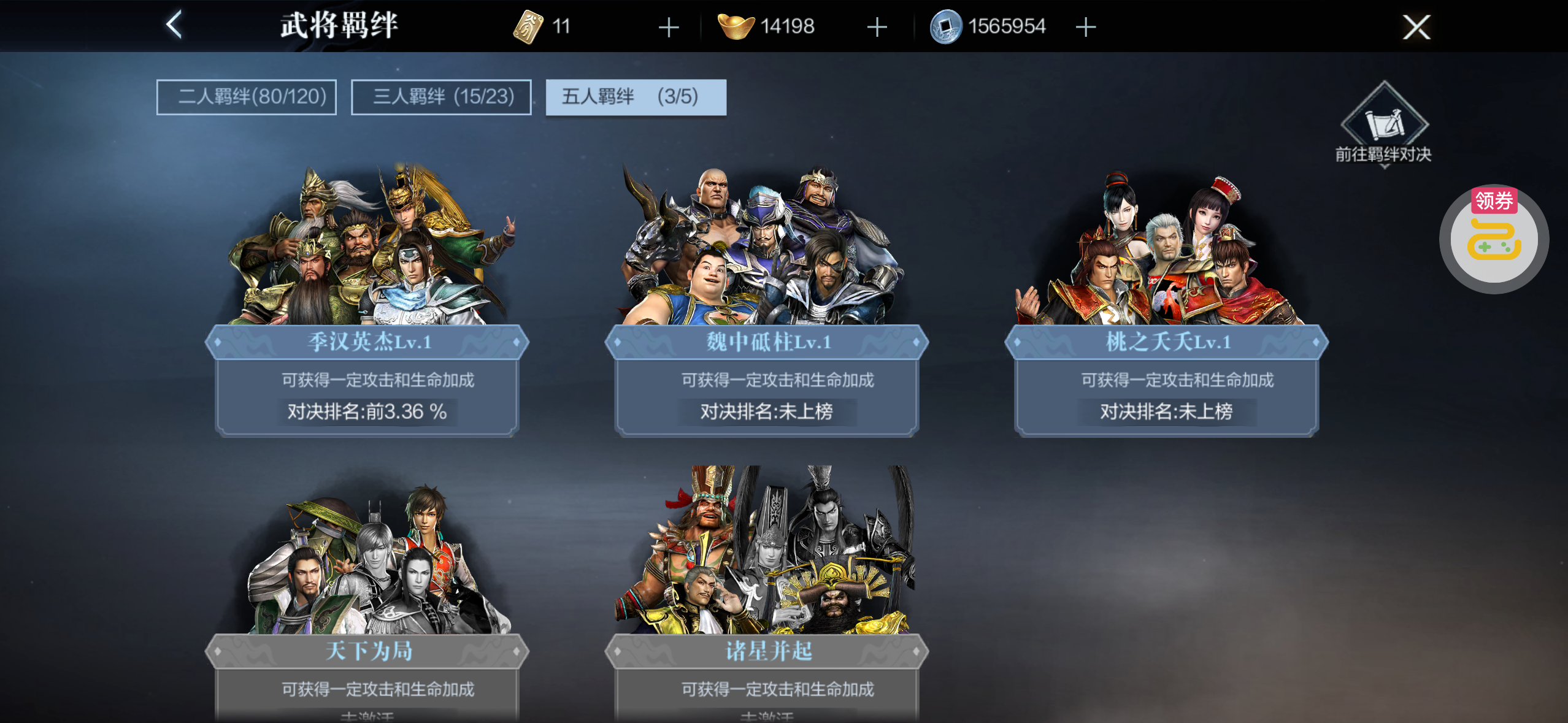
Task: Open the locked 天下为局 bond card
Action: 367,651
